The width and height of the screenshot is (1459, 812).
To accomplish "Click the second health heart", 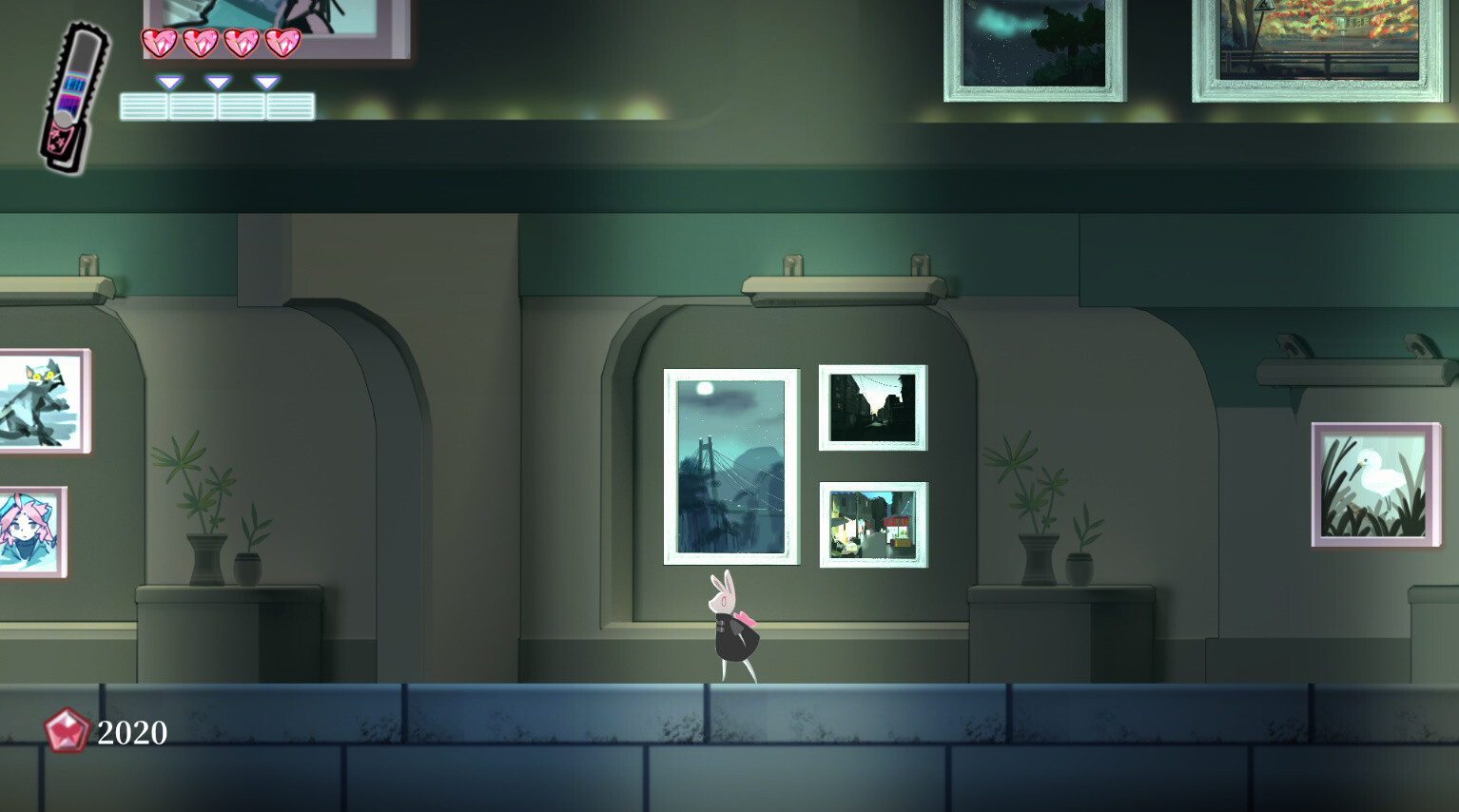I will [x=202, y=42].
